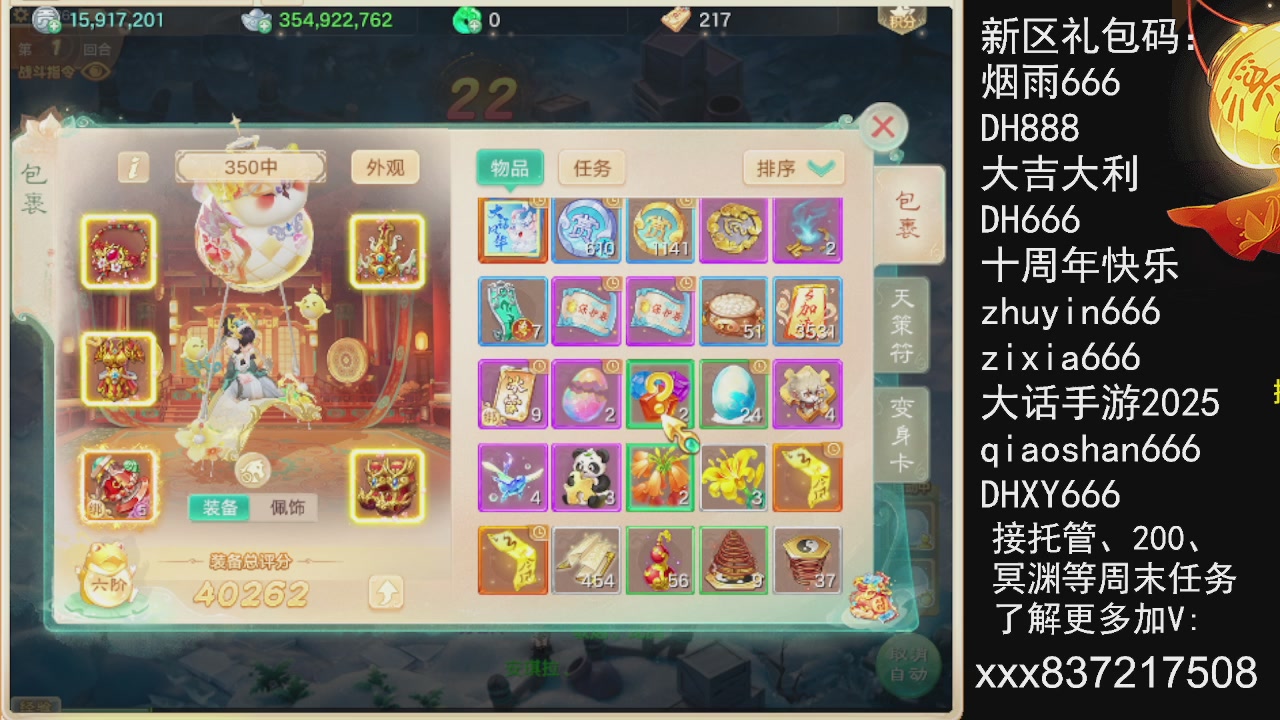Select the rainbow cracked egg item
Viewport: 1280px width, 720px height.
click(586, 394)
